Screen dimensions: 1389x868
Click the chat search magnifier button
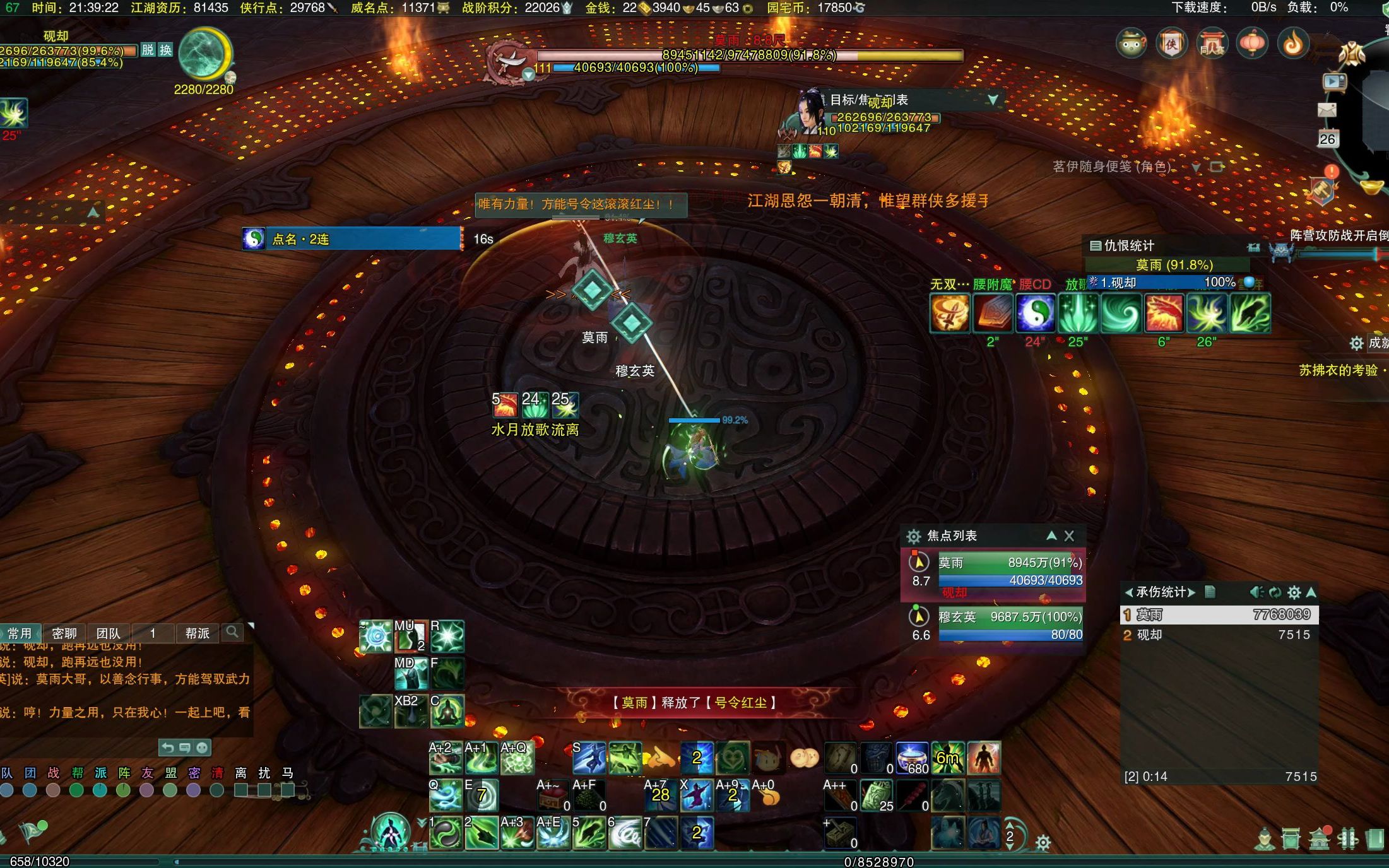click(x=232, y=632)
